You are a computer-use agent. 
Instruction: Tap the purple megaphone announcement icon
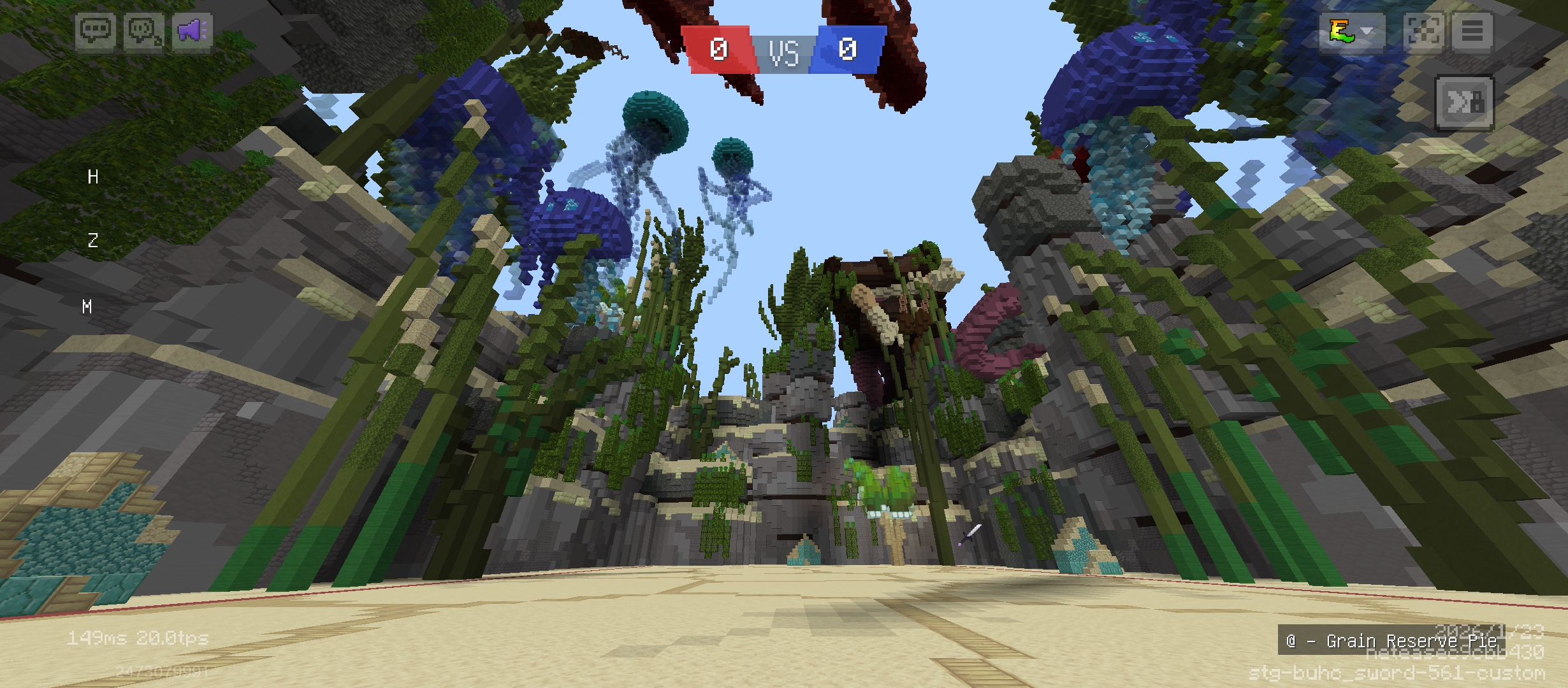[x=191, y=31]
